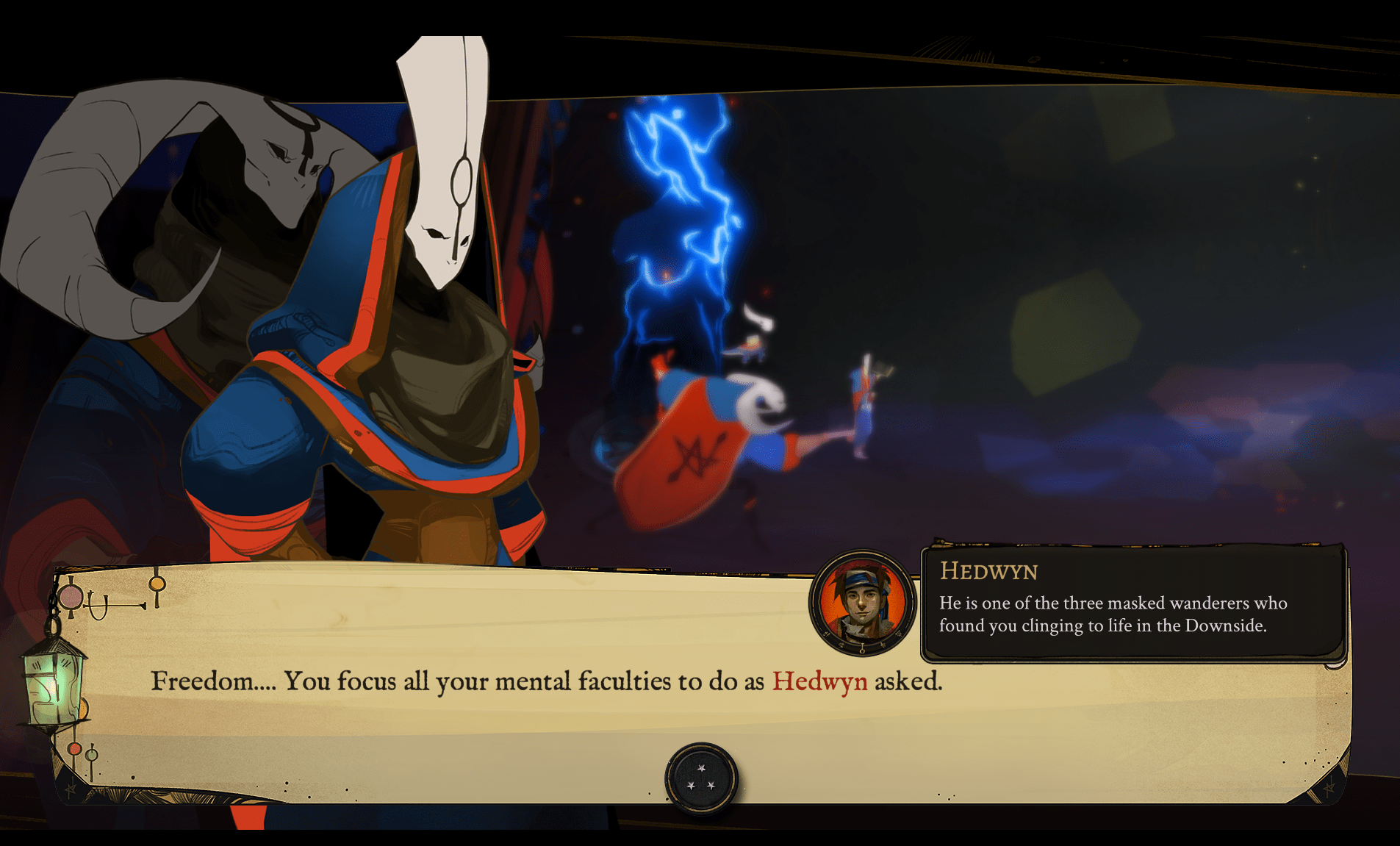Toggle the orange pin at the box's top edge
This screenshot has width=1400, height=846.
(156, 584)
